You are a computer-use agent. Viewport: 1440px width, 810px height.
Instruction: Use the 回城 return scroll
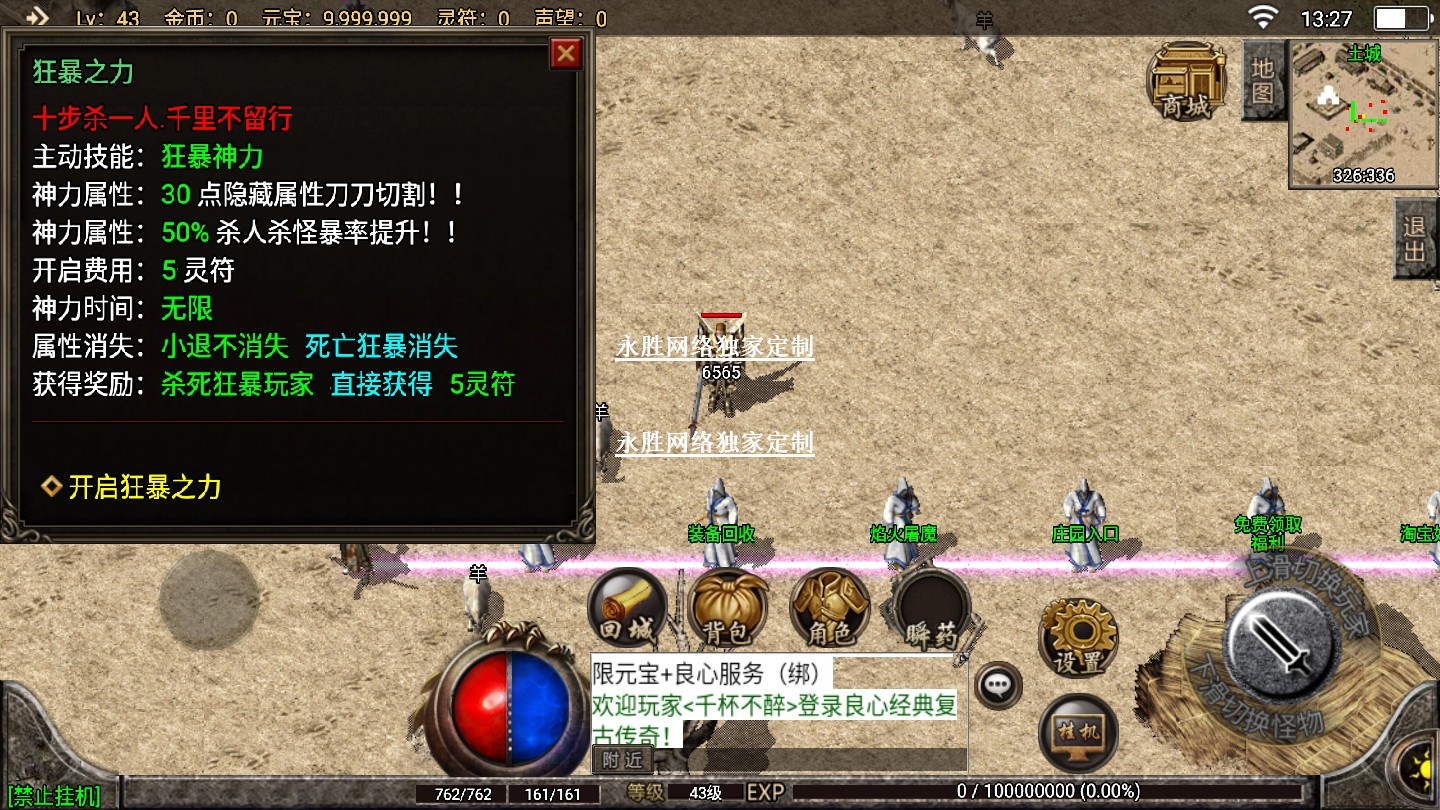pyautogui.click(x=626, y=608)
